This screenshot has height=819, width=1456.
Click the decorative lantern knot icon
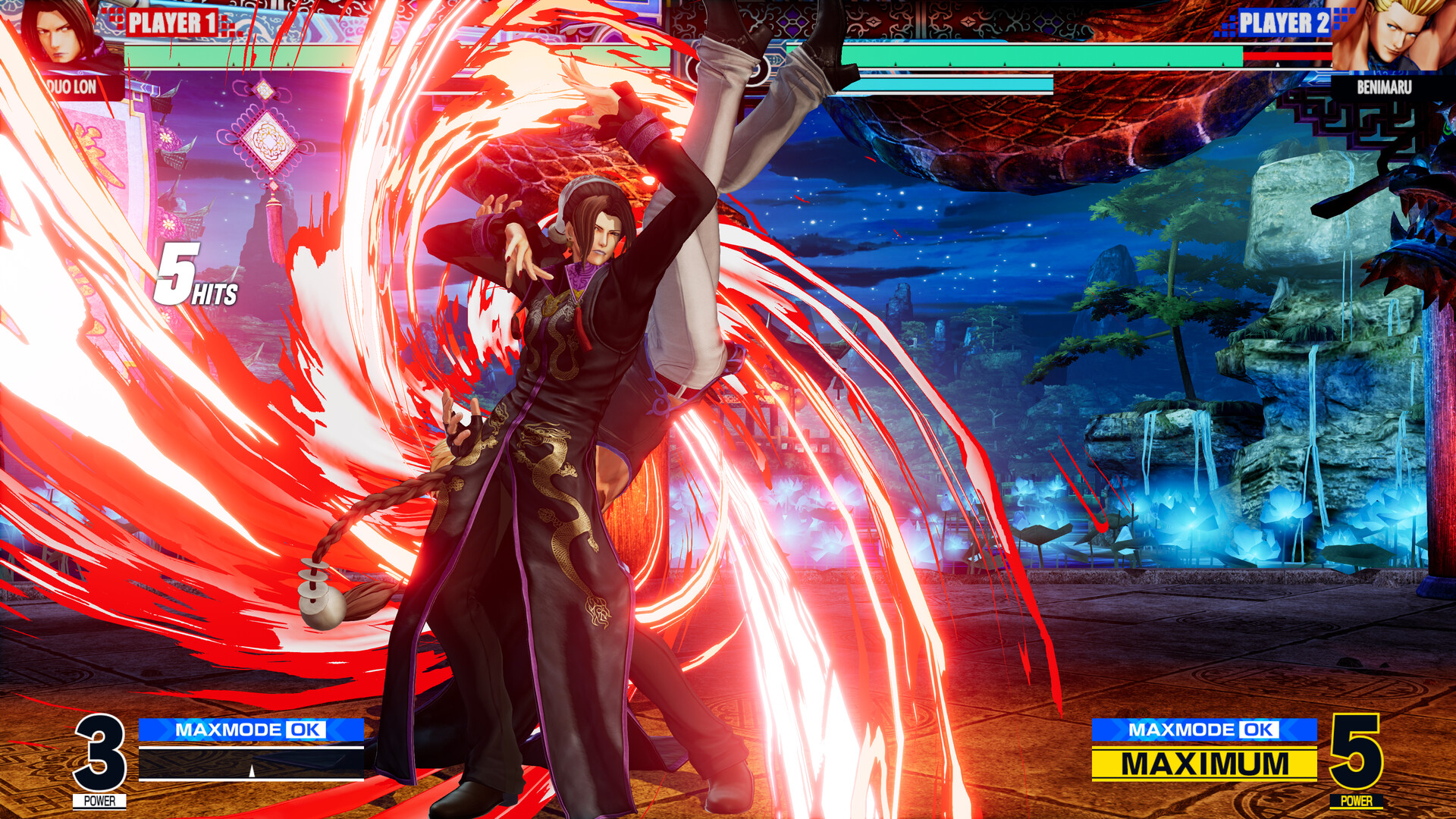pyautogui.click(x=269, y=140)
